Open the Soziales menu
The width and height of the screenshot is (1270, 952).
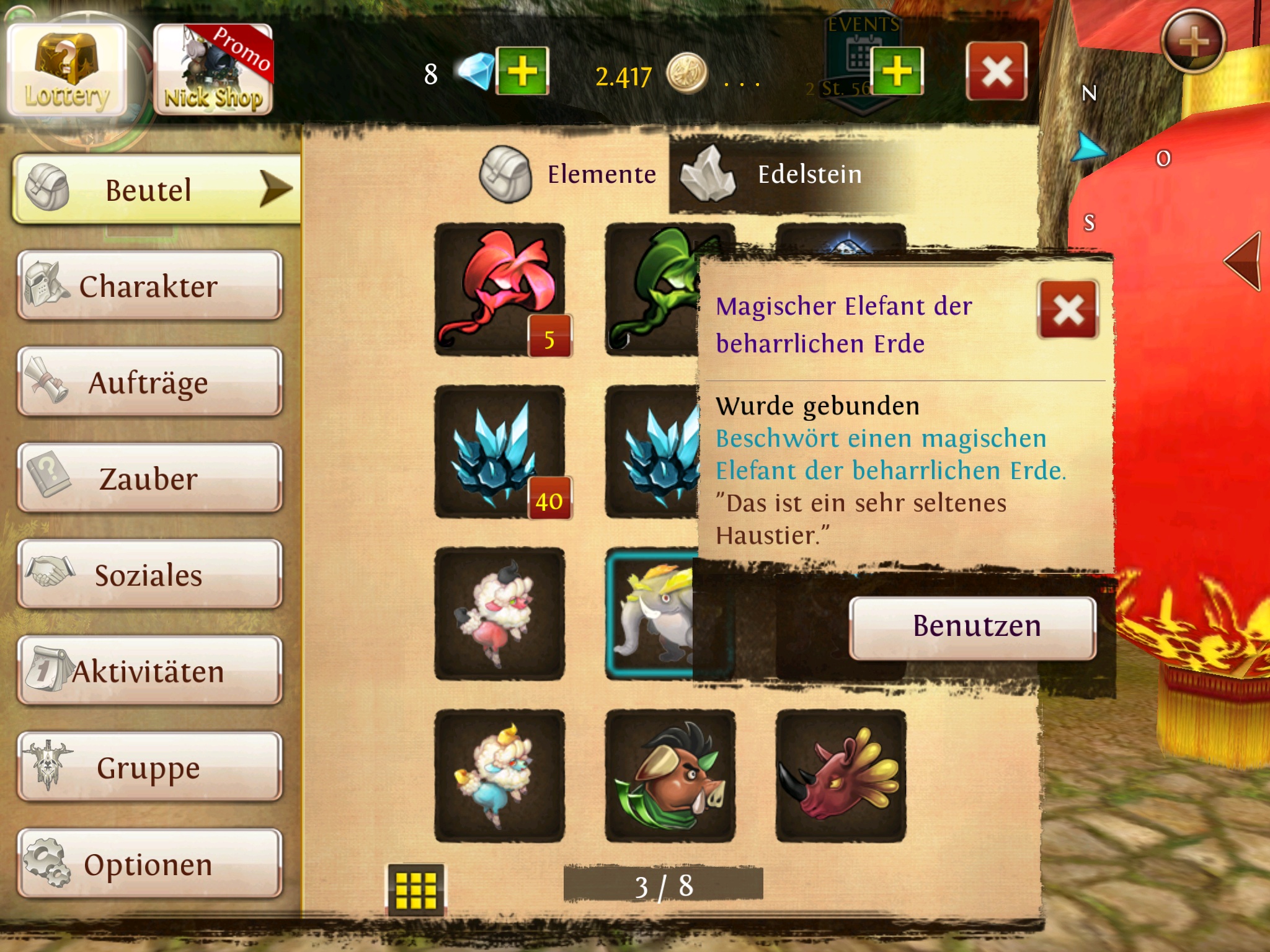click(149, 575)
